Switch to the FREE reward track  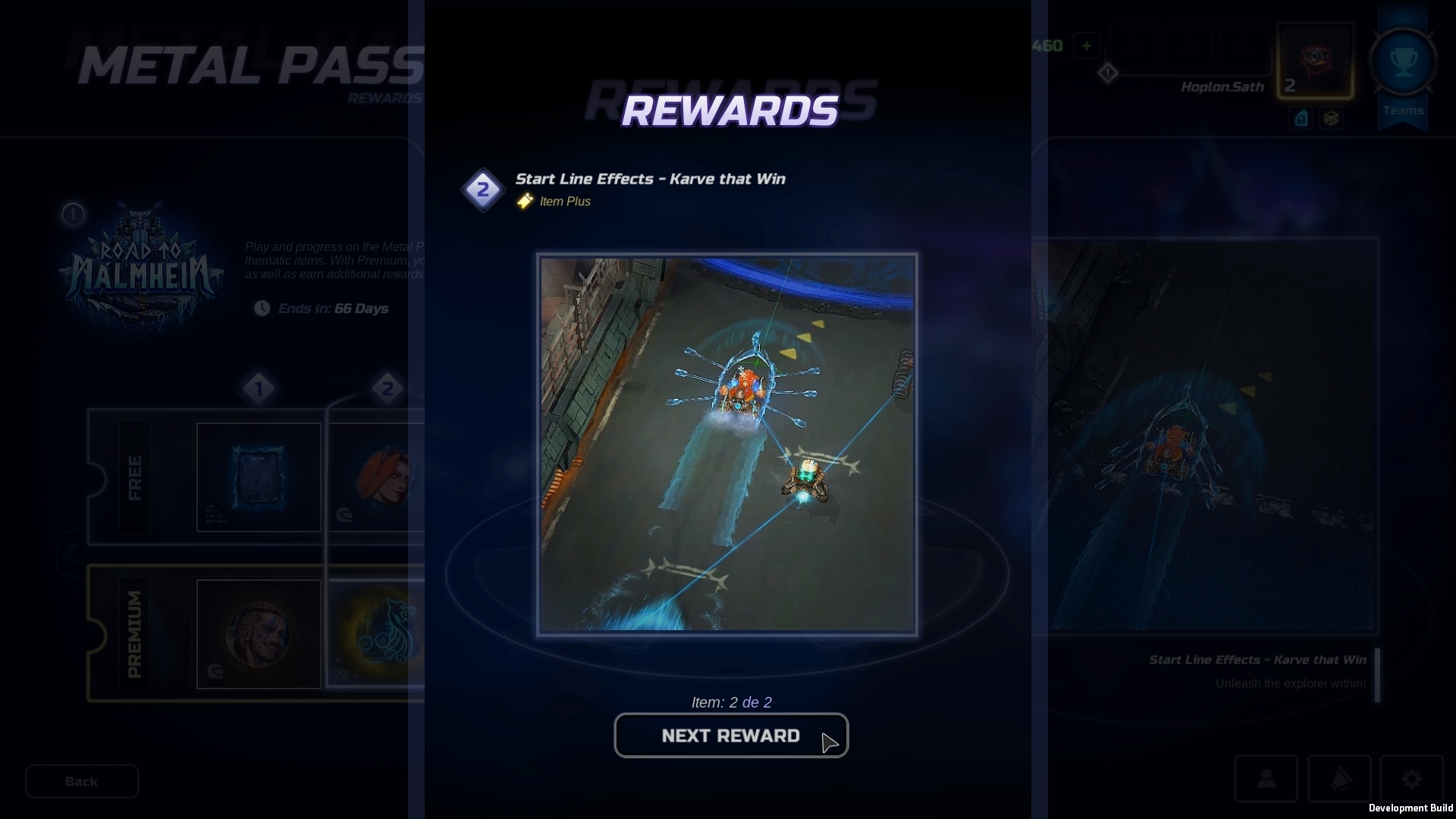tap(136, 478)
